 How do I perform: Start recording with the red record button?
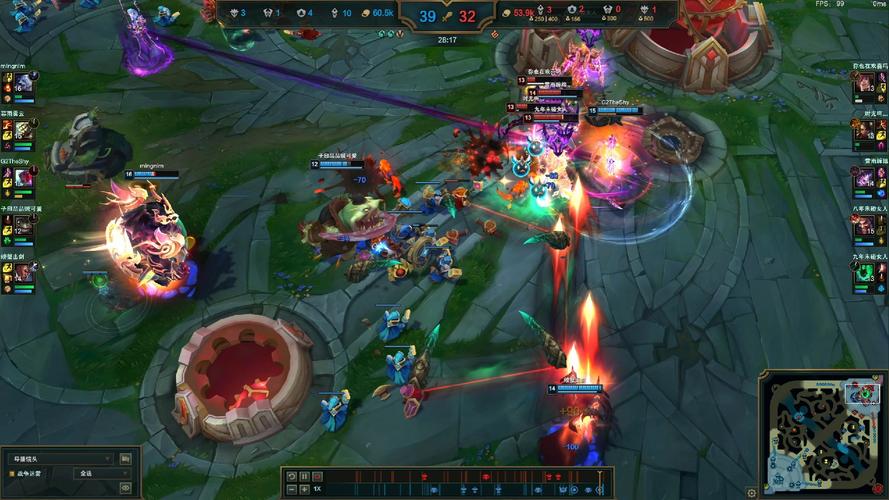pos(318,476)
